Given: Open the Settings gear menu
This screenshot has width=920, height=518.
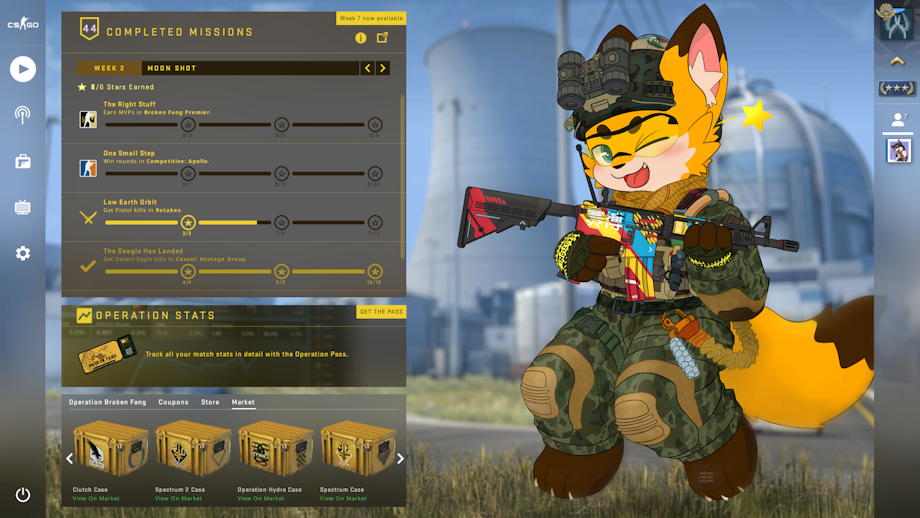Looking at the screenshot, I should click(x=23, y=254).
